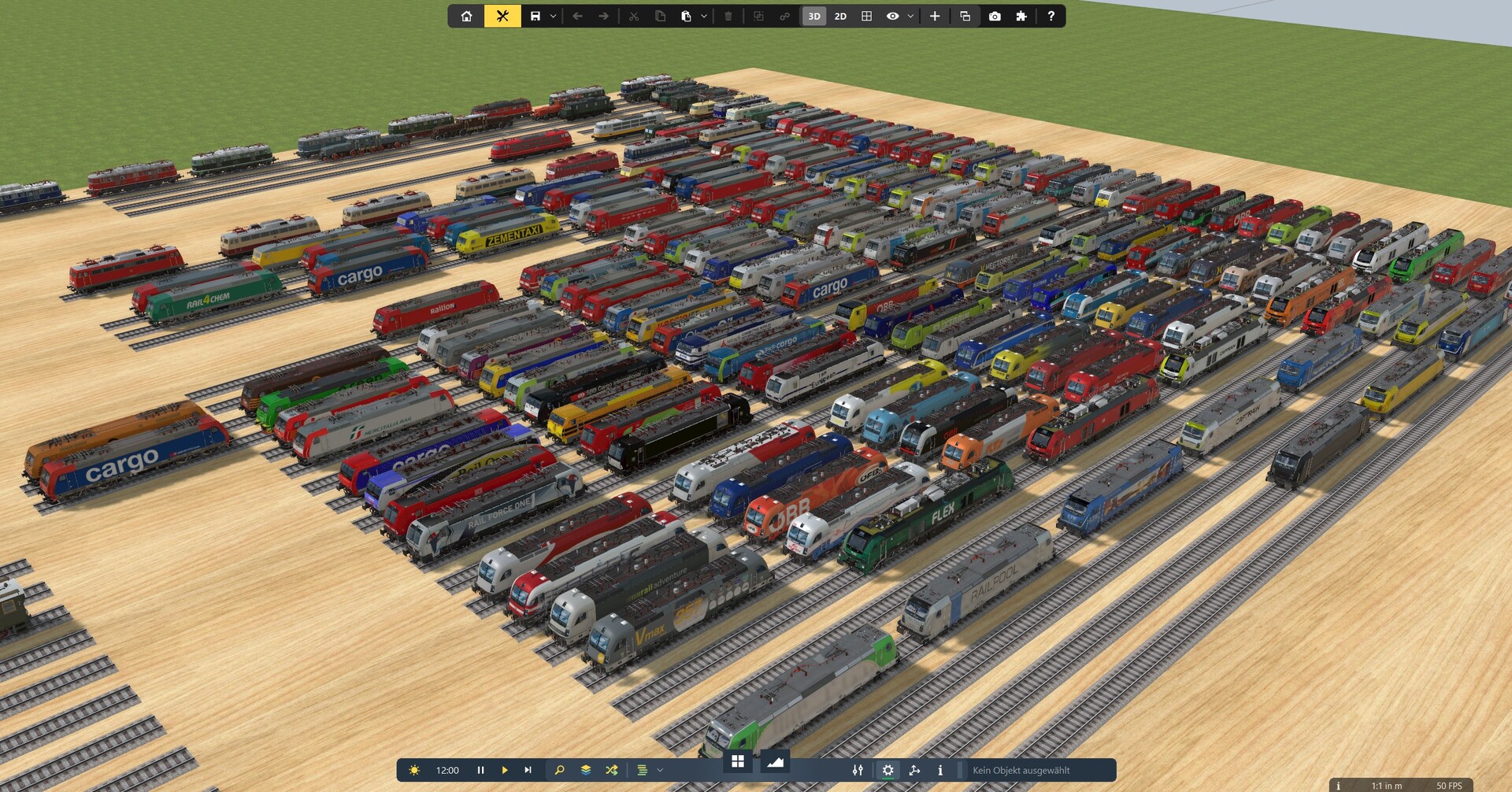Show object info panel

click(x=940, y=770)
